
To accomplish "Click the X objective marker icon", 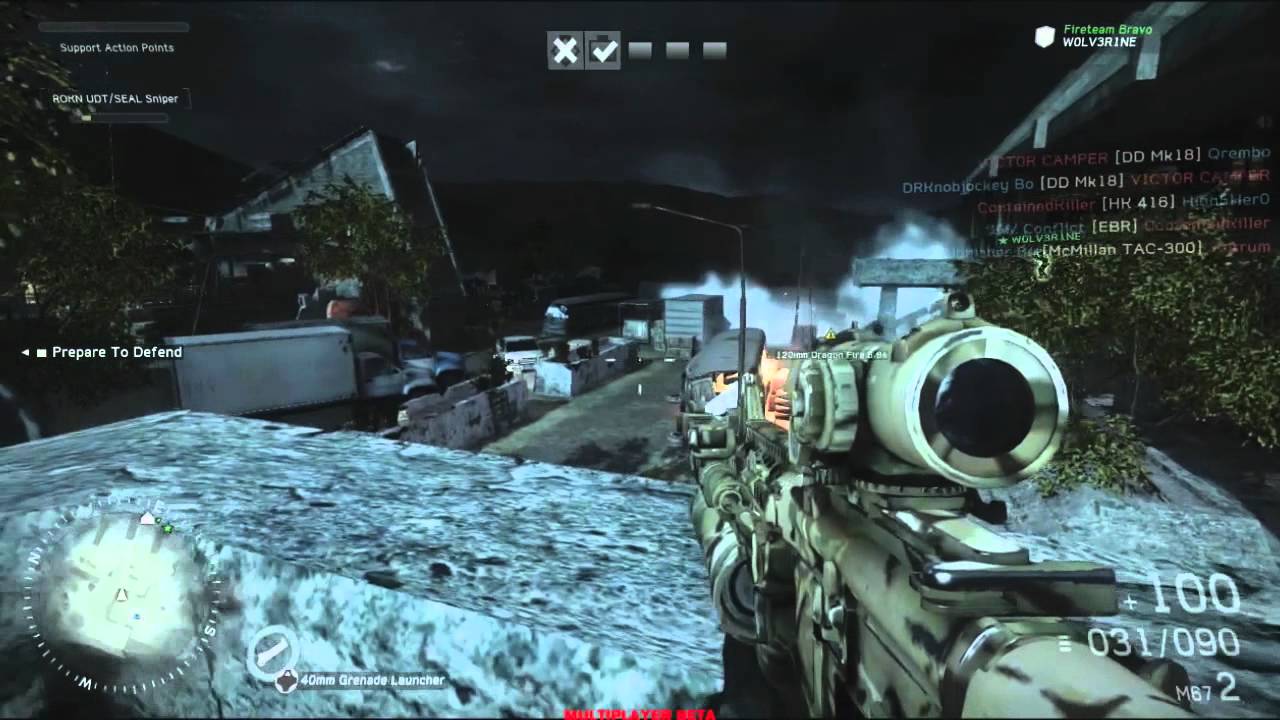I will [x=565, y=50].
